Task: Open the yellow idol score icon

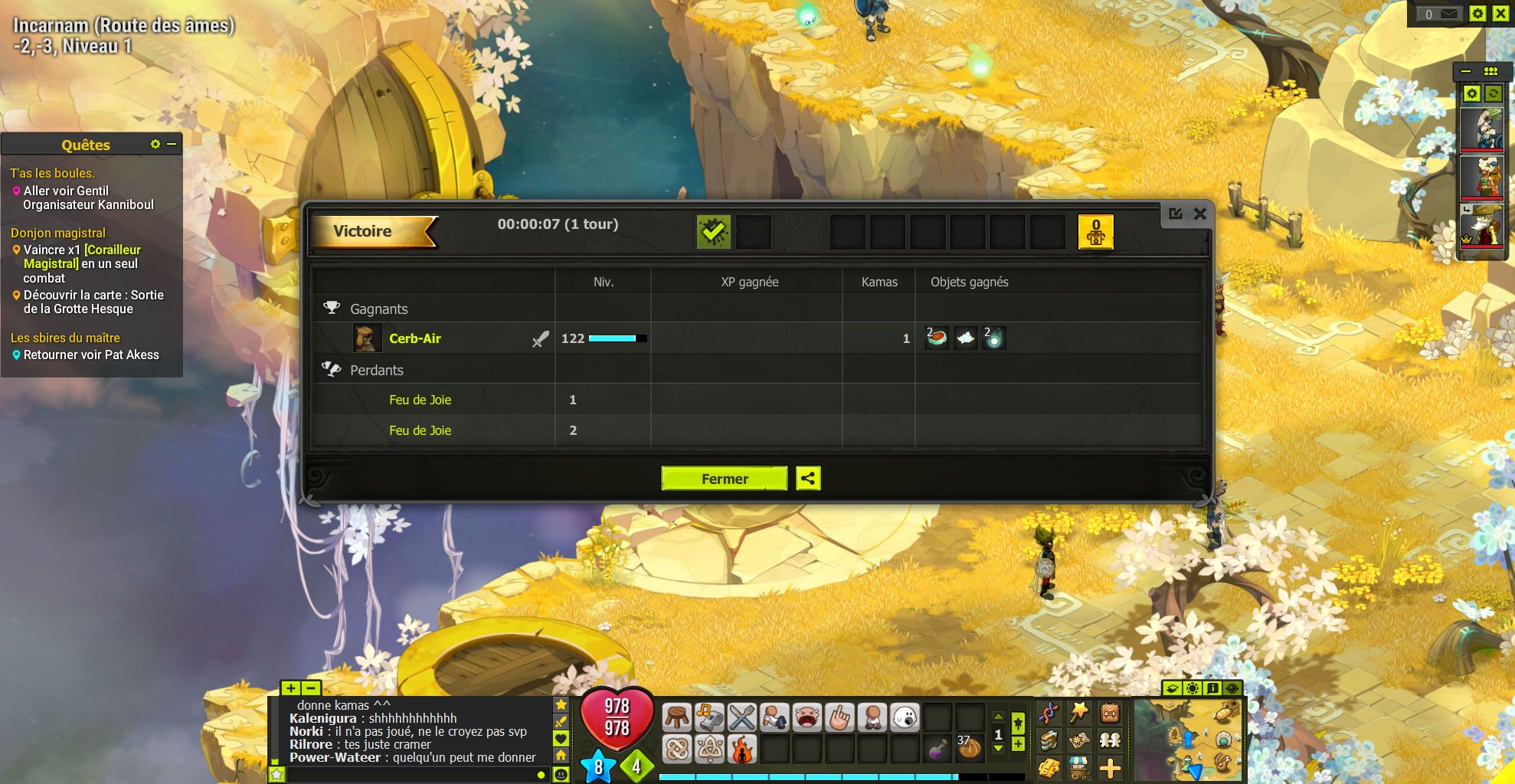Action: pyautogui.click(x=1095, y=231)
